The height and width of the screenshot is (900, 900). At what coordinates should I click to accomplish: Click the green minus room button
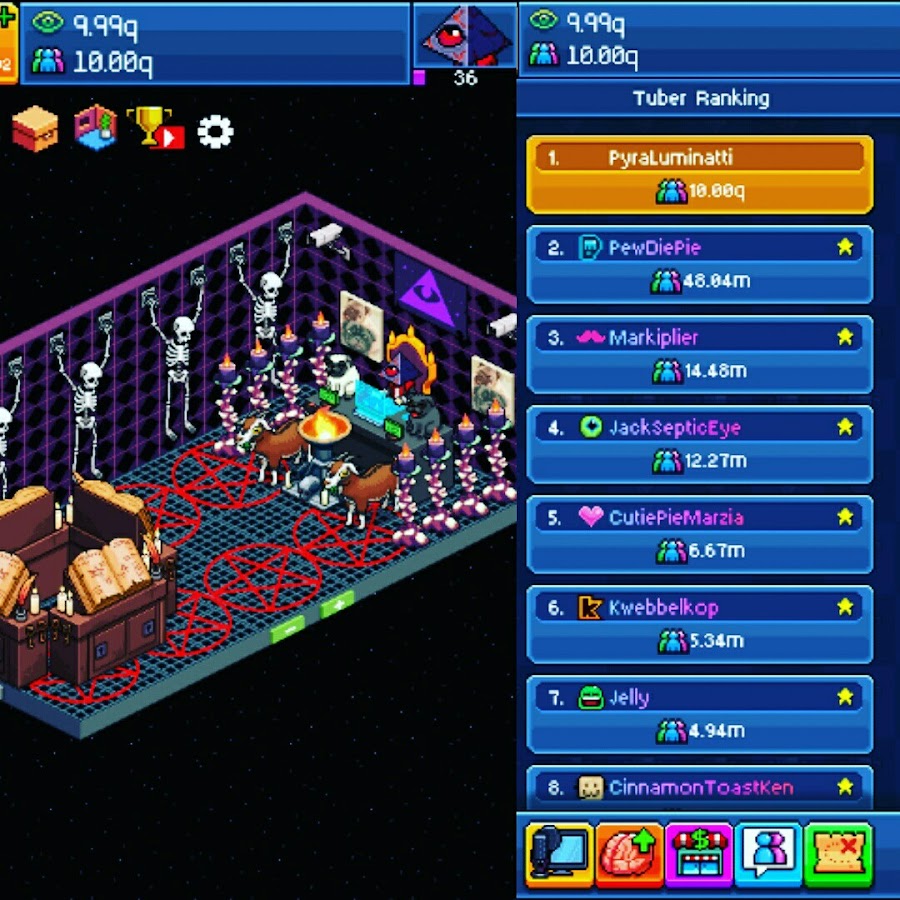(x=288, y=630)
